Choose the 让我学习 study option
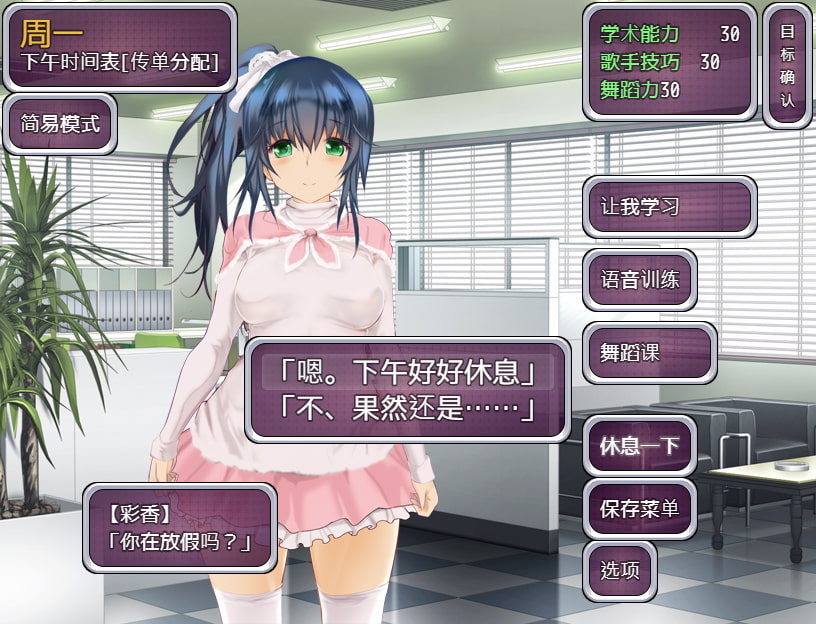Viewport: 816px width, 624px height. pos(669,207)
